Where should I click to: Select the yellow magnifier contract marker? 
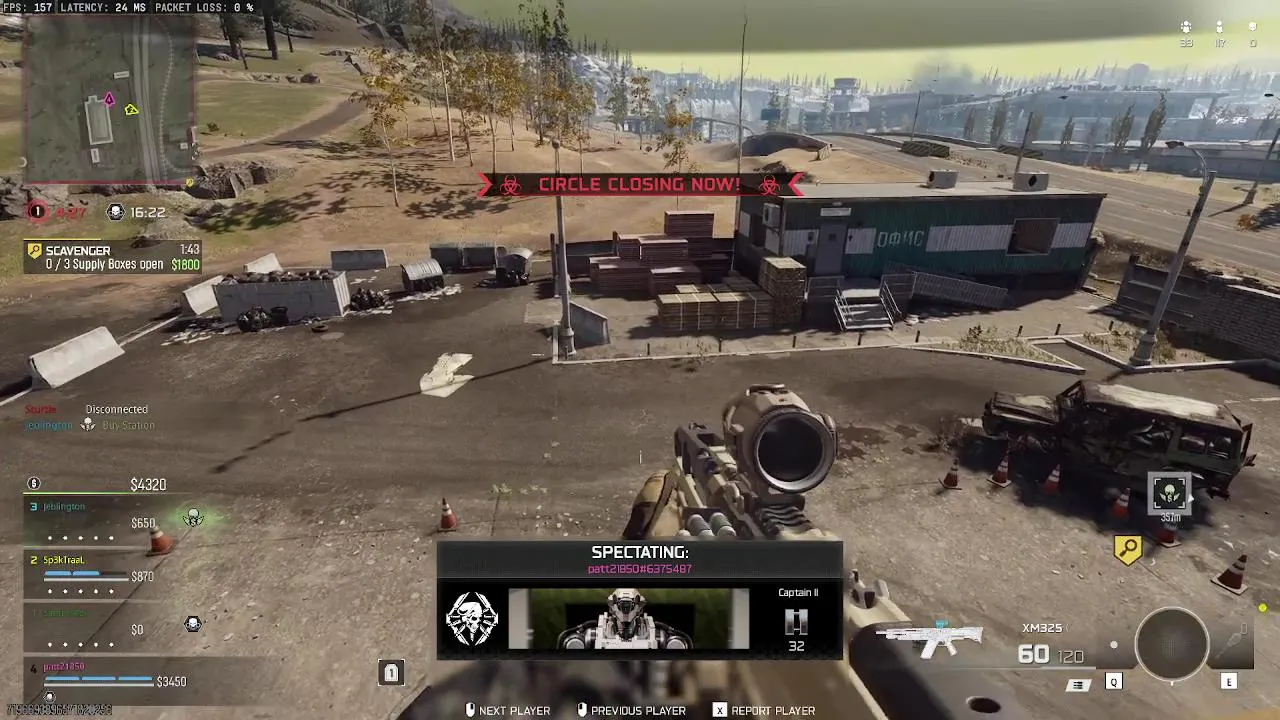(x=1128, y=549)
